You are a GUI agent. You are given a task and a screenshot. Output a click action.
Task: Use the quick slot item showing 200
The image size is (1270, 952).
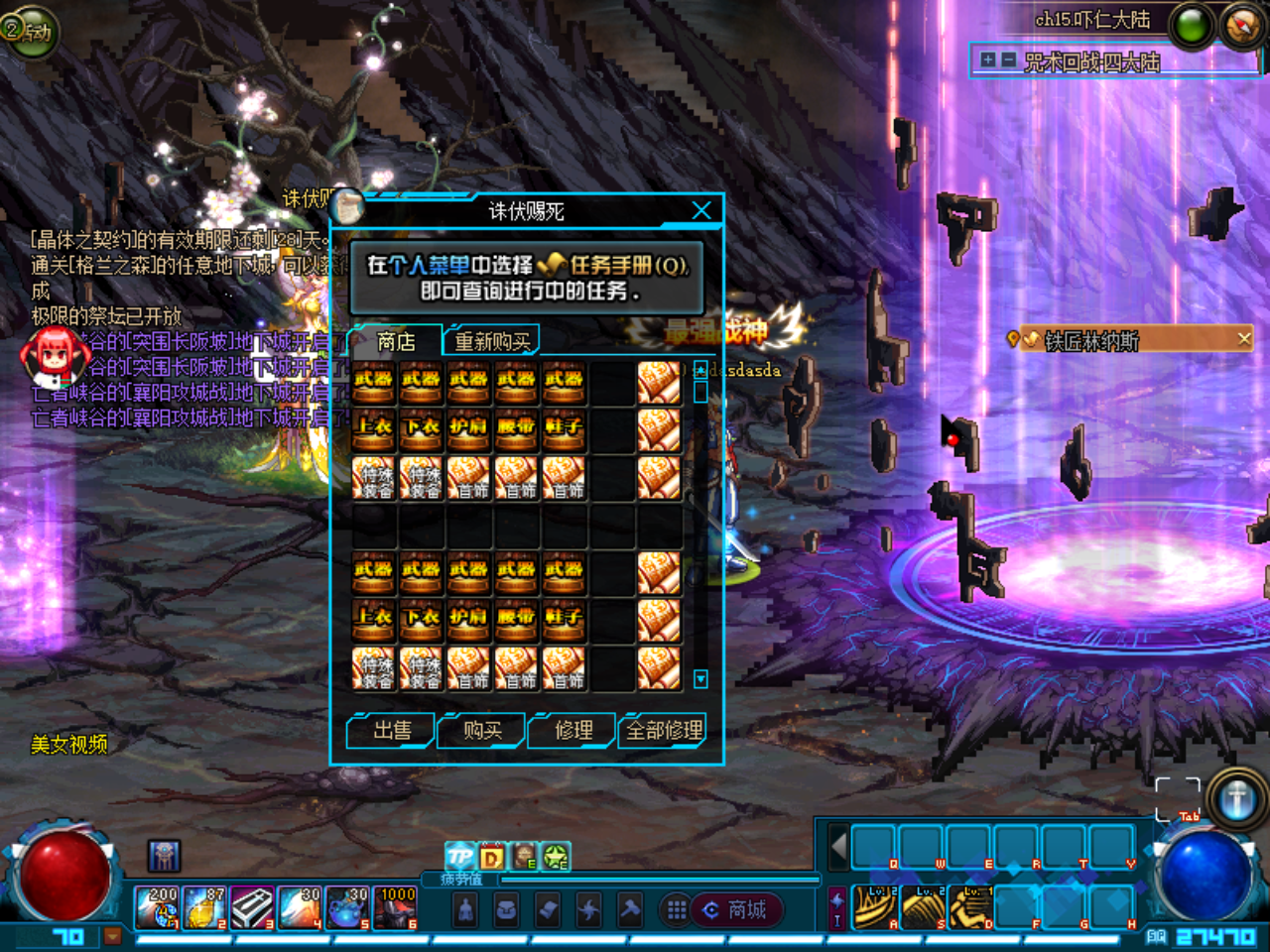158,907
